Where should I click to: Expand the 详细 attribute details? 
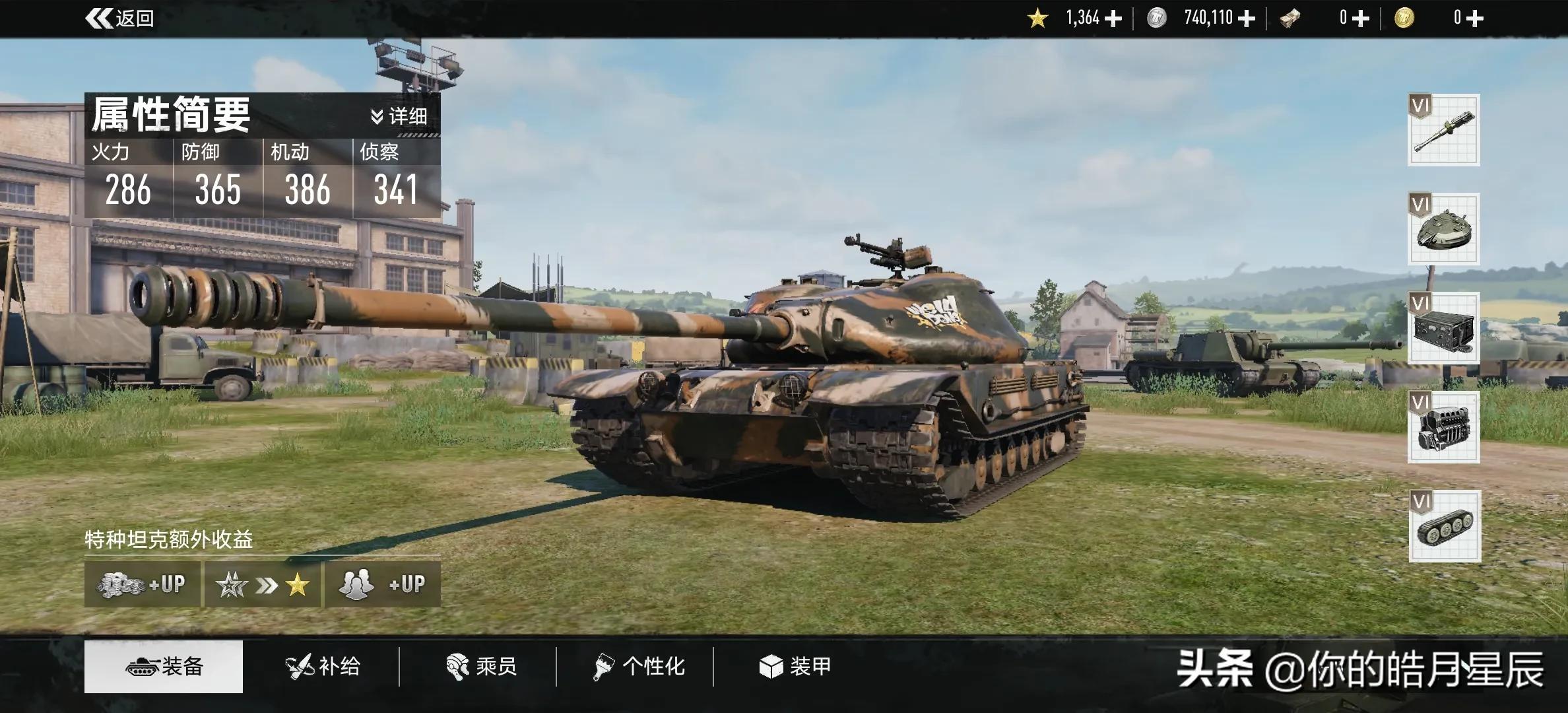pyautogui.click(x=399, y=117)
